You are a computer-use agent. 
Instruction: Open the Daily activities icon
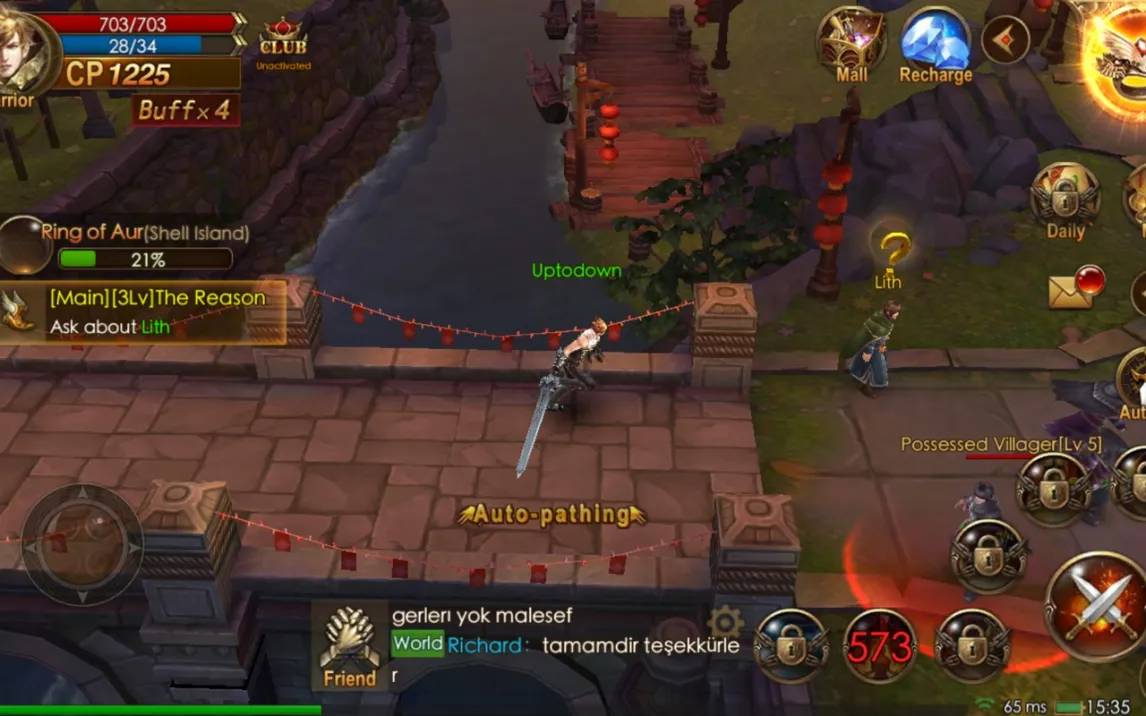coord(1065,200)
